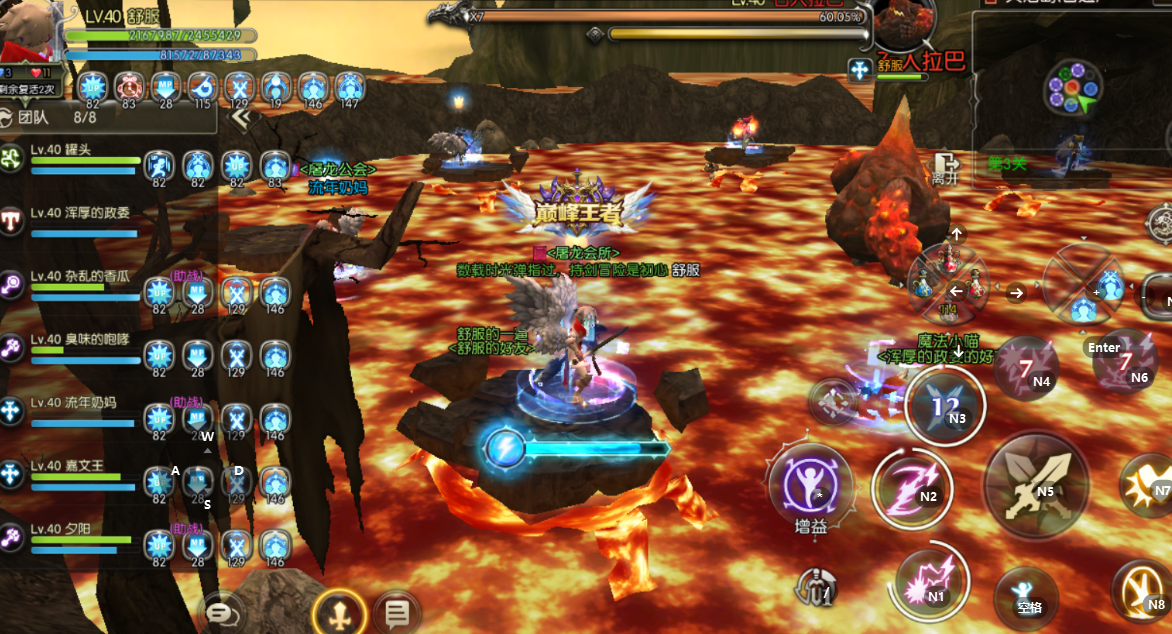1172x634 pixels.
Task: Select the gold-ringed sword mode button
Action: point(338,612)
